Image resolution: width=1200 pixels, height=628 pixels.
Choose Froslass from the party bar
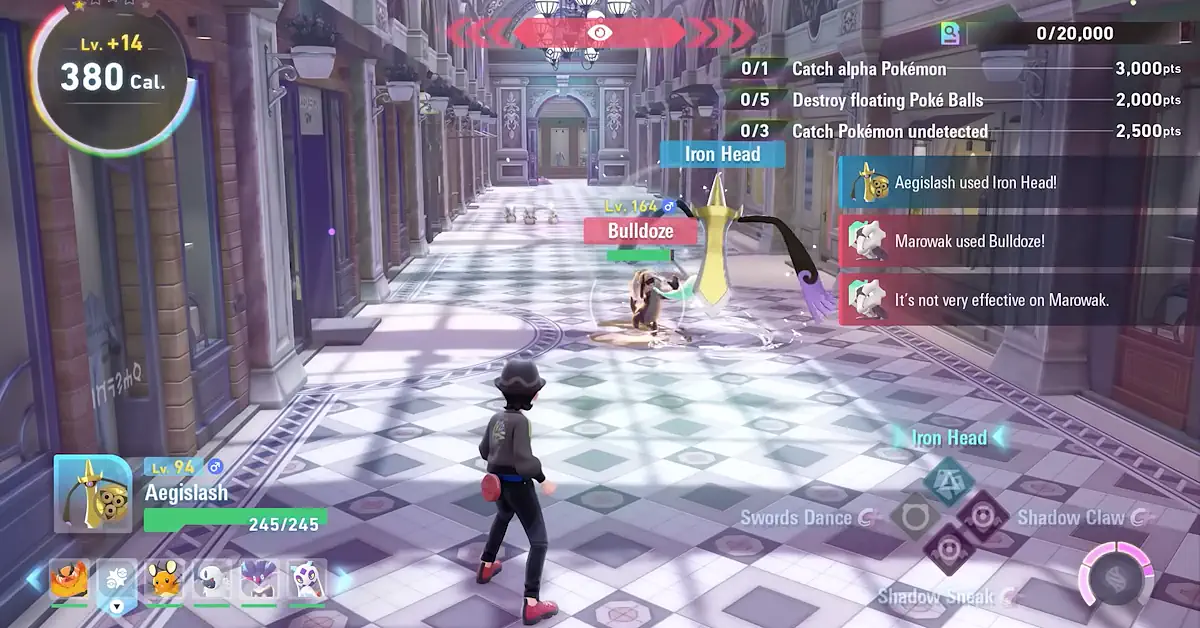pos(306,579)
